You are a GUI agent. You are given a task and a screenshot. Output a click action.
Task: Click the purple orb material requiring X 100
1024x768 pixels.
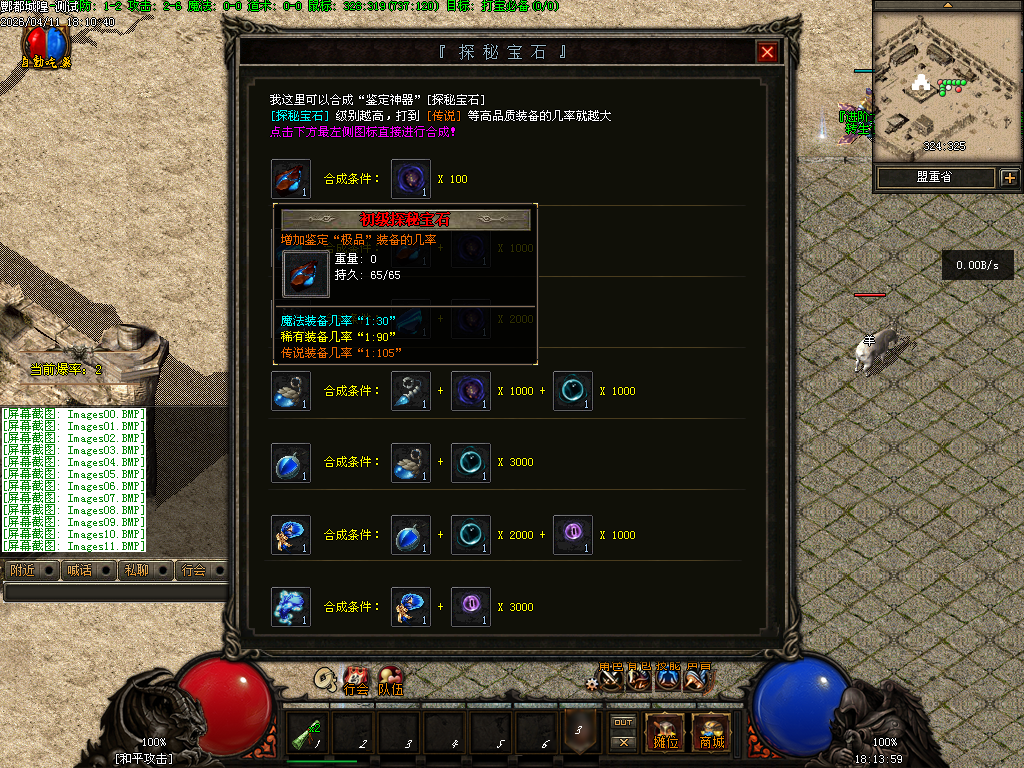point(411,179)
